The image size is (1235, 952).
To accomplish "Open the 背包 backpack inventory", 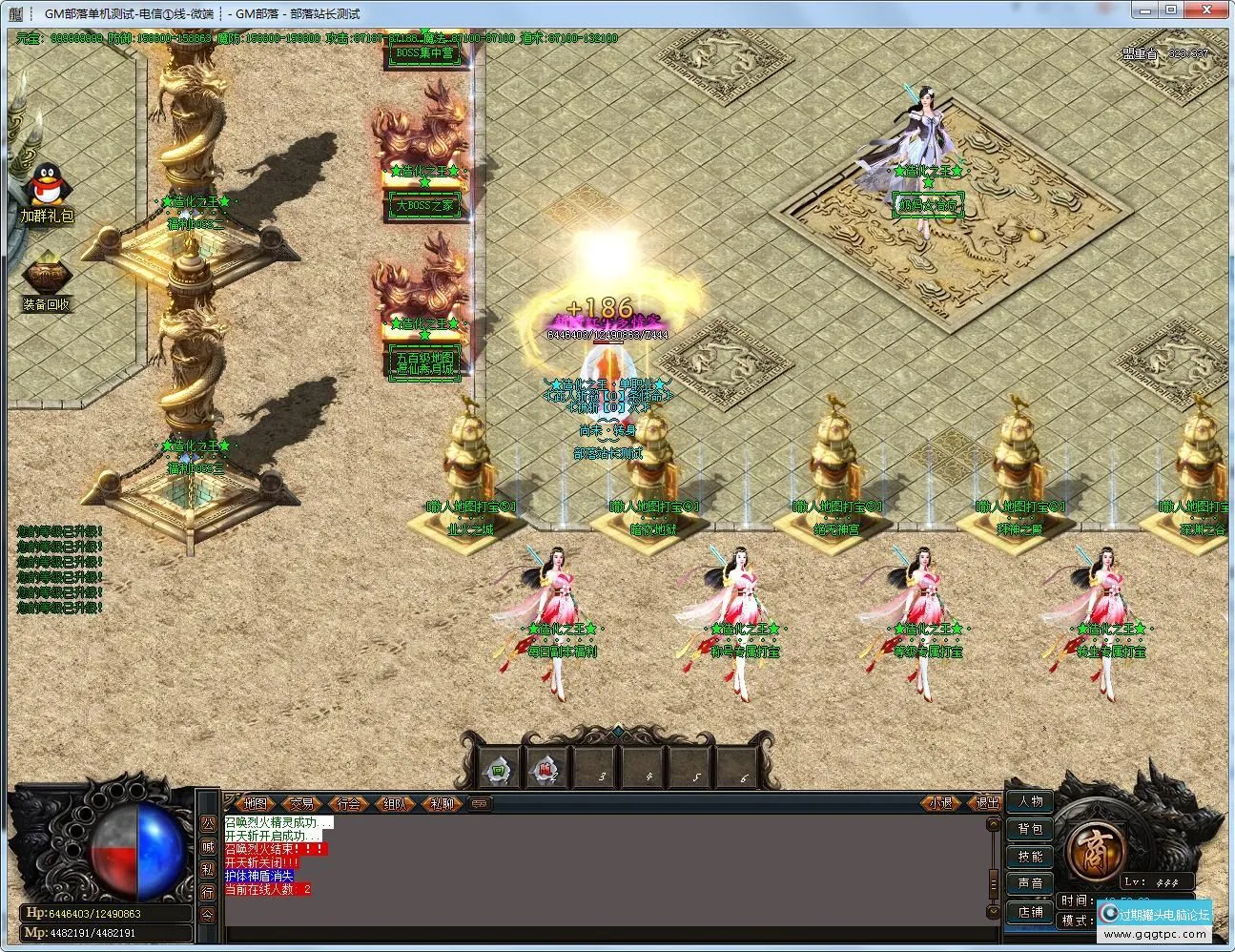I will [1030, 829].
